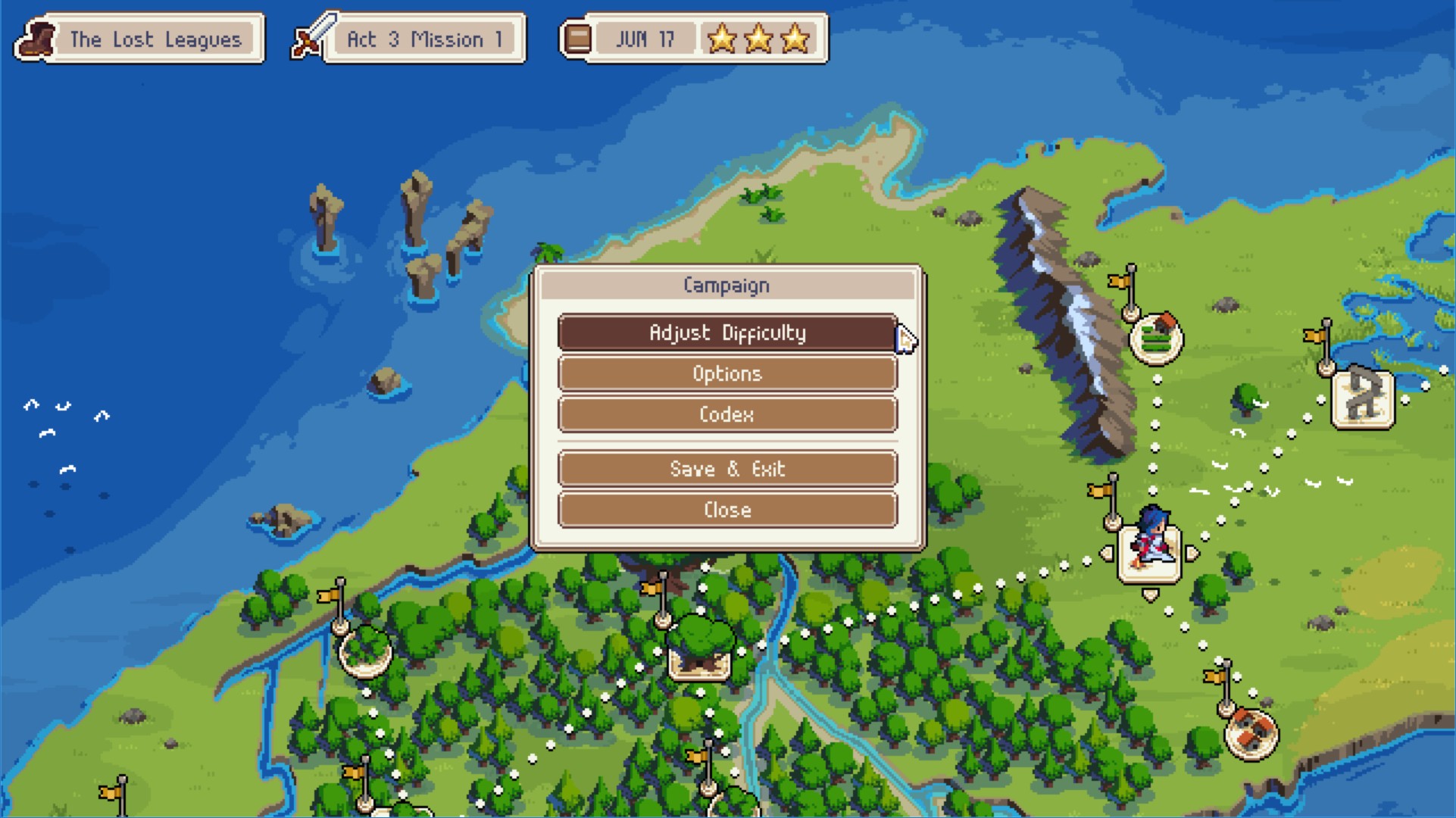This screenshot has height=818, width=1456.
Task: Close the Campaign menu
Action: pos(727,509)
